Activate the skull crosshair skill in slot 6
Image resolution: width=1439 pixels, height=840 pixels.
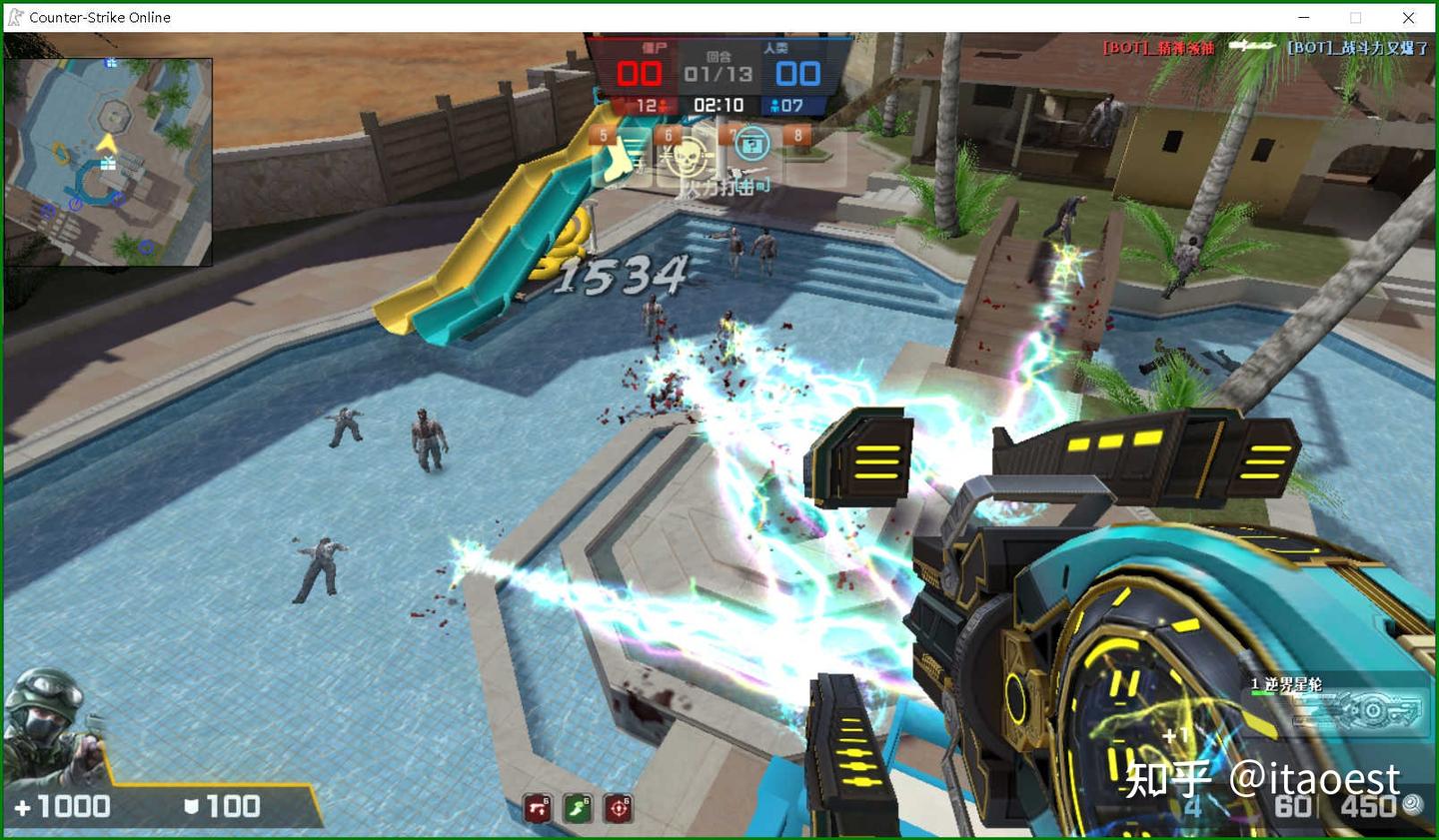pos(687,156)
